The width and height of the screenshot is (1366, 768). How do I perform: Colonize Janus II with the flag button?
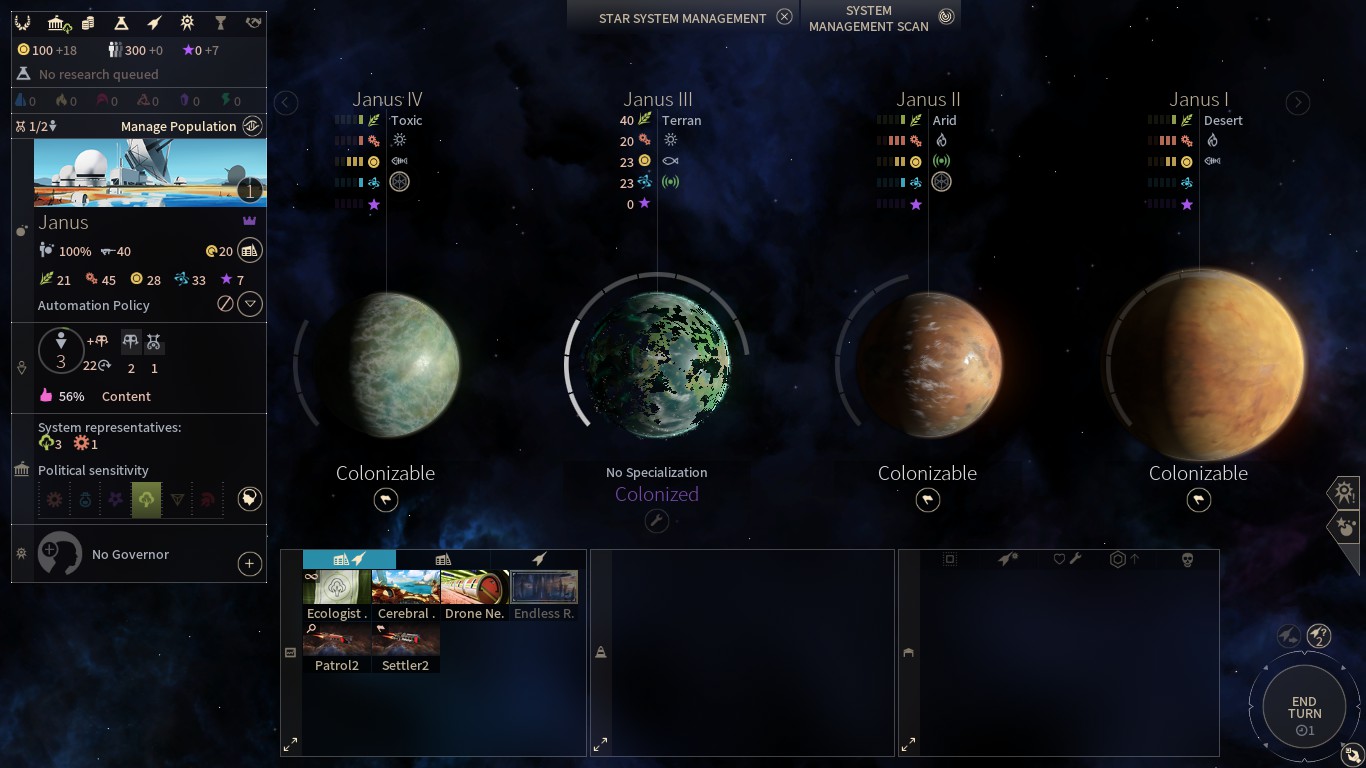pos(928,500)
